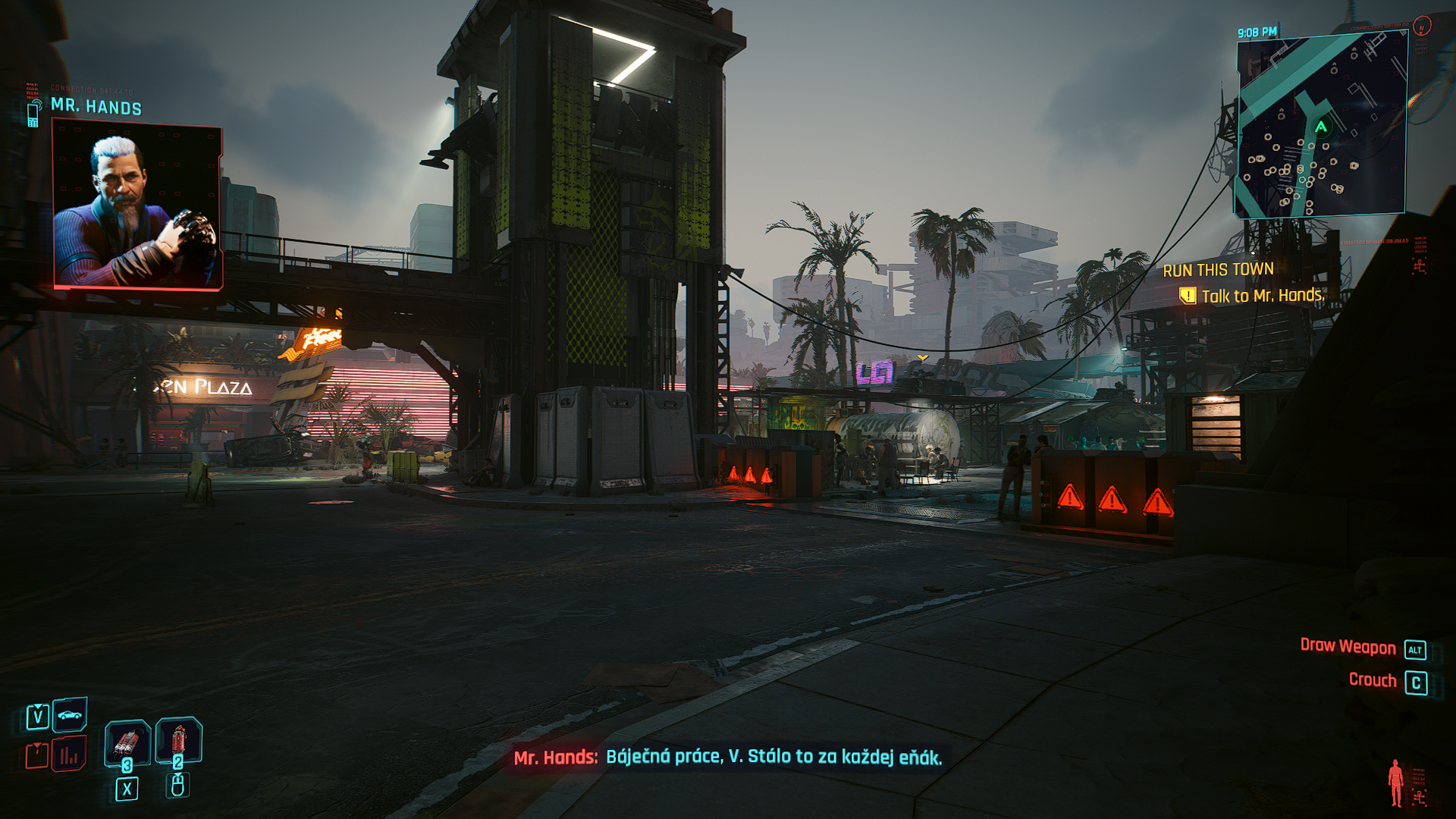Open the minimap
1456x819 pixels.
click(1322, 126)
